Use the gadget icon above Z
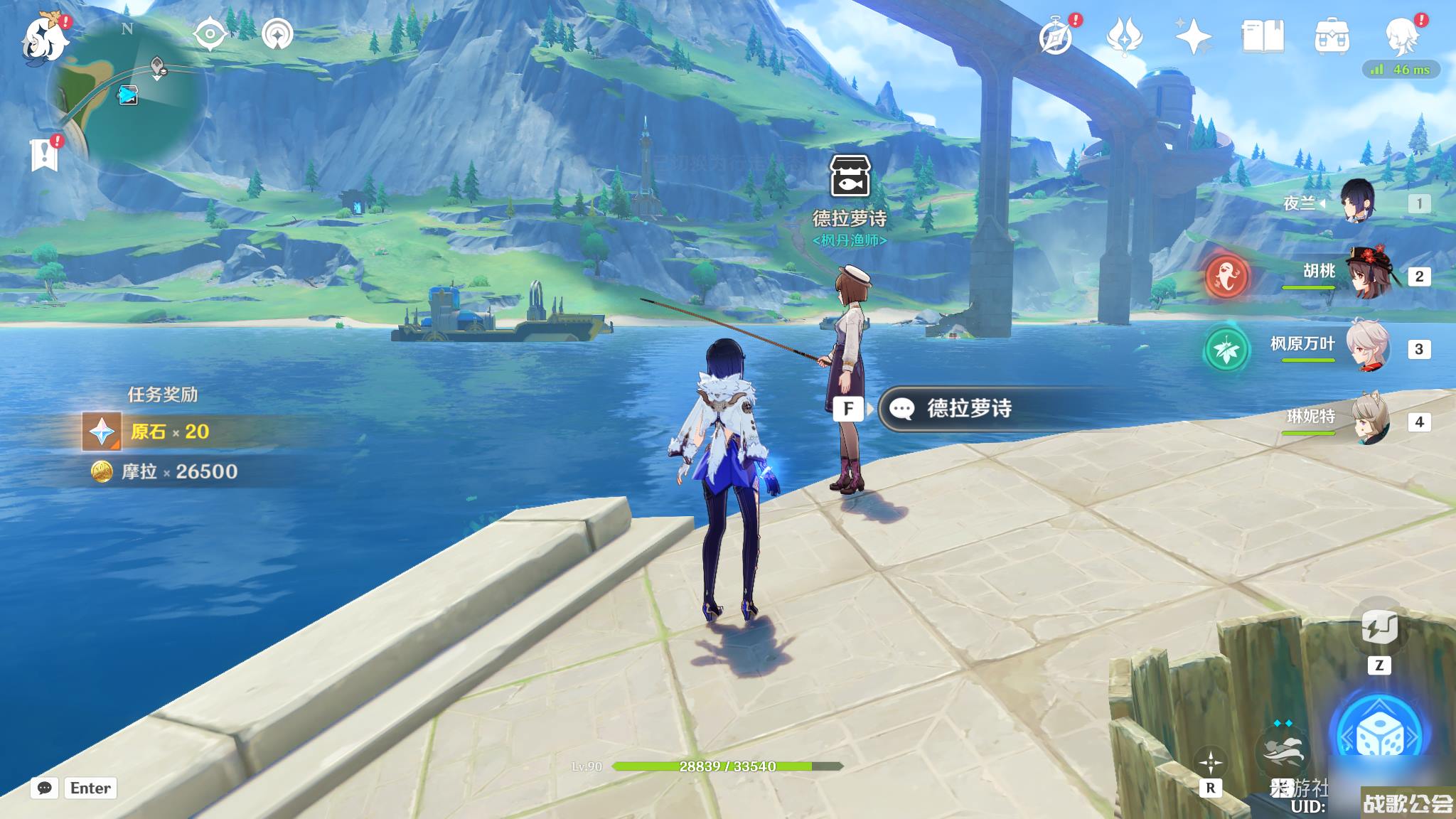The image size is (1456, 819). tap(1379, 628)
